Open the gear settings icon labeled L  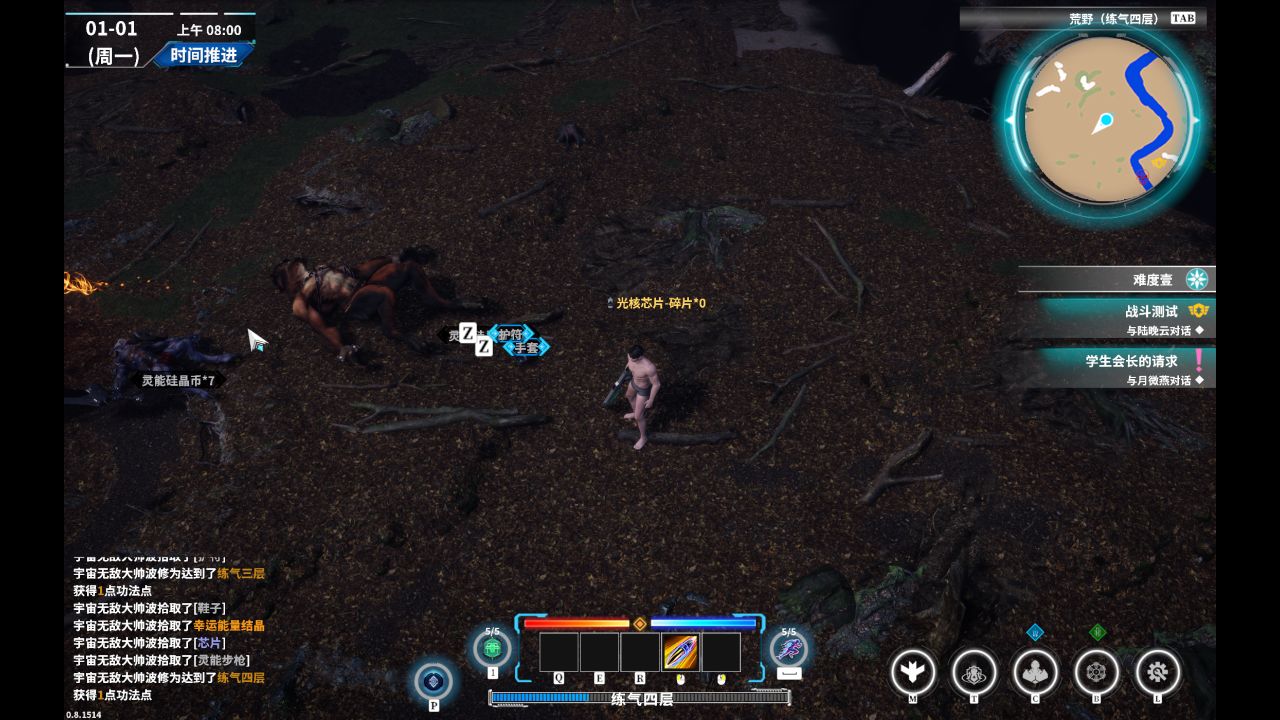(1158, 672)
